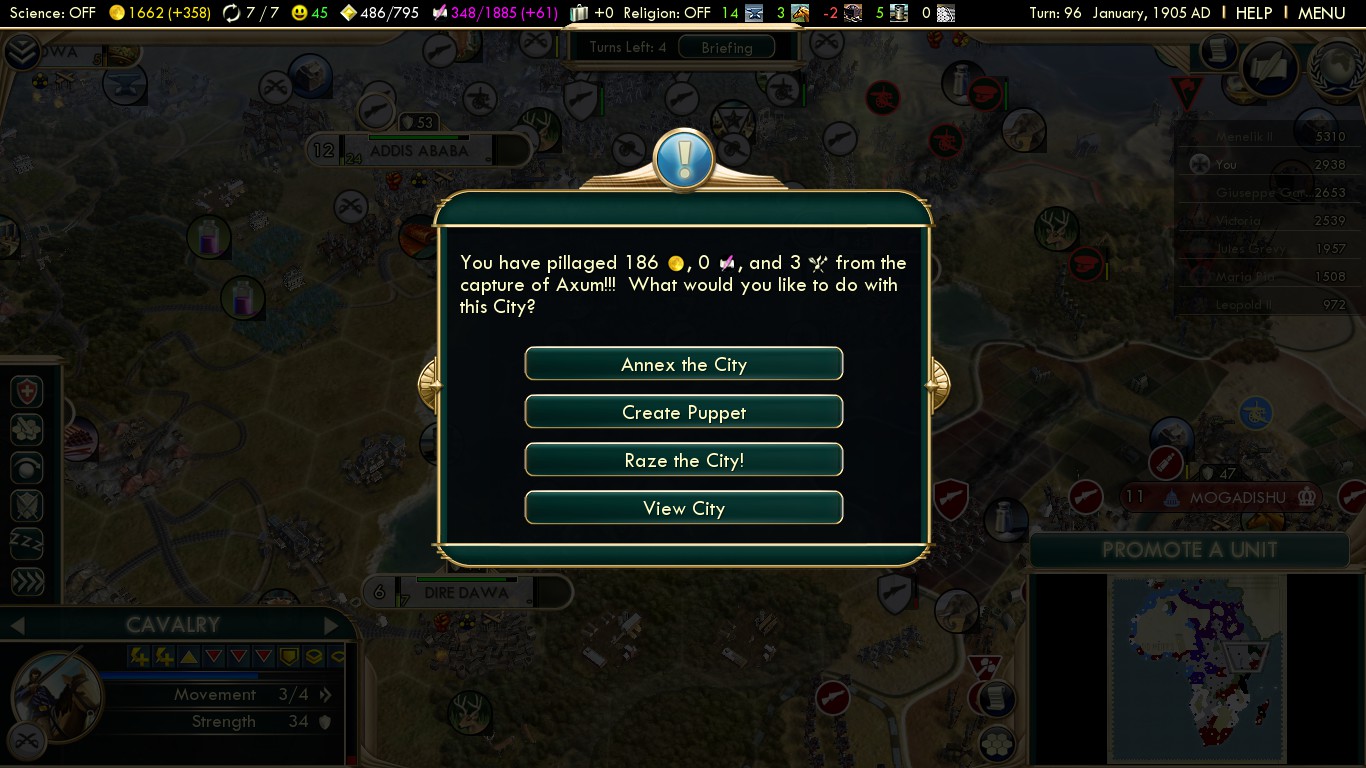
Task: Select the Mogadishu city banner
Action: point(1236,497)
